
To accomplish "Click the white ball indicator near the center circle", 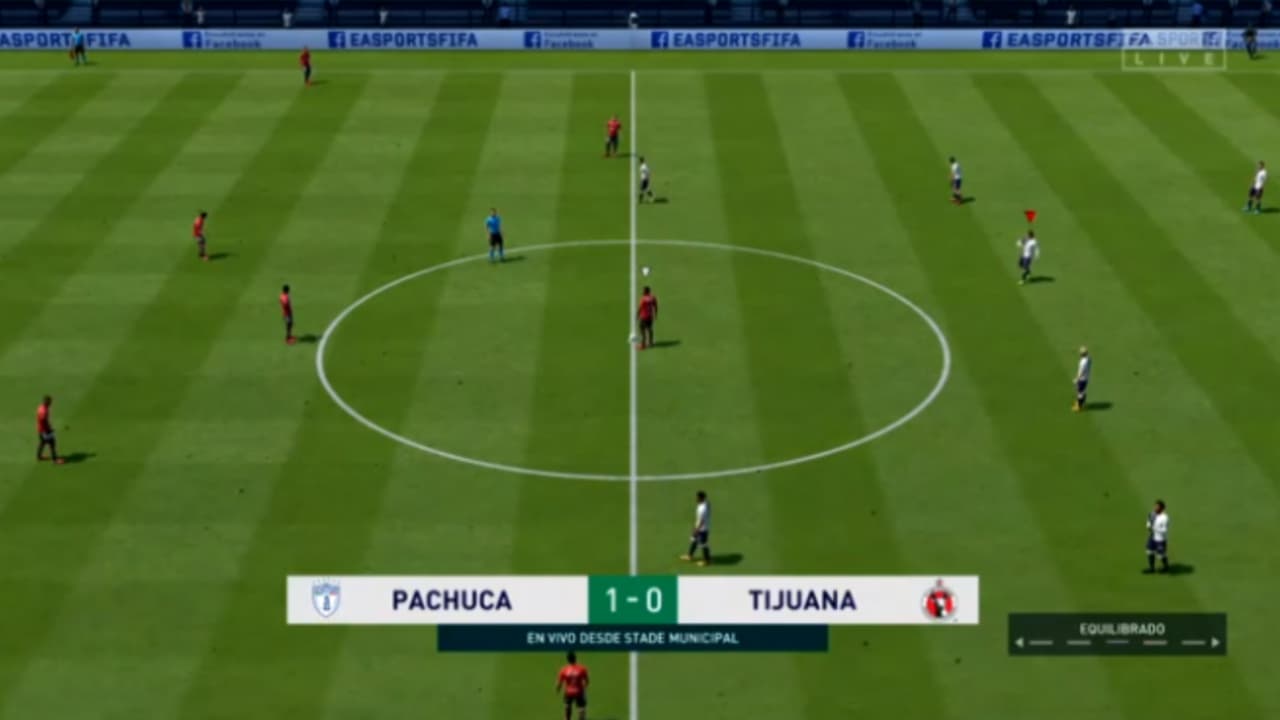I will pos(645,268).
